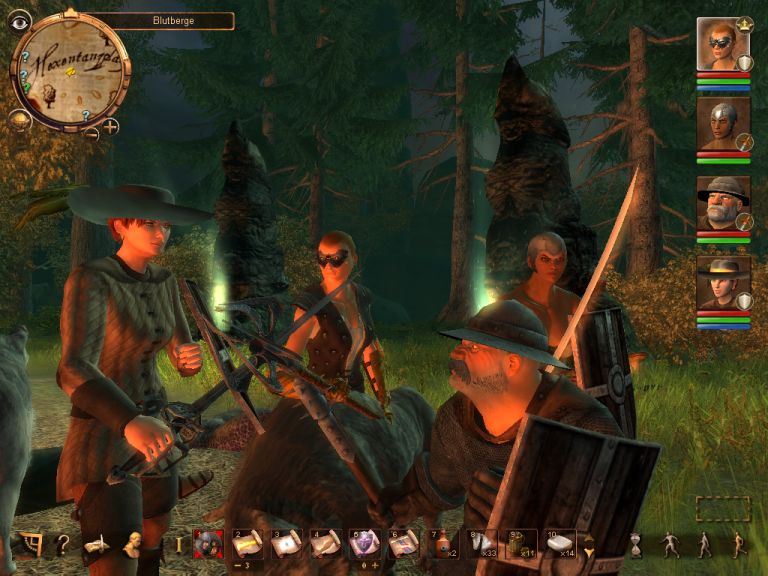Image resolution: width=768 pixels, height=576 pixels.
Task: Select the wide-brim hat character portrait
Action: point(722,284)
